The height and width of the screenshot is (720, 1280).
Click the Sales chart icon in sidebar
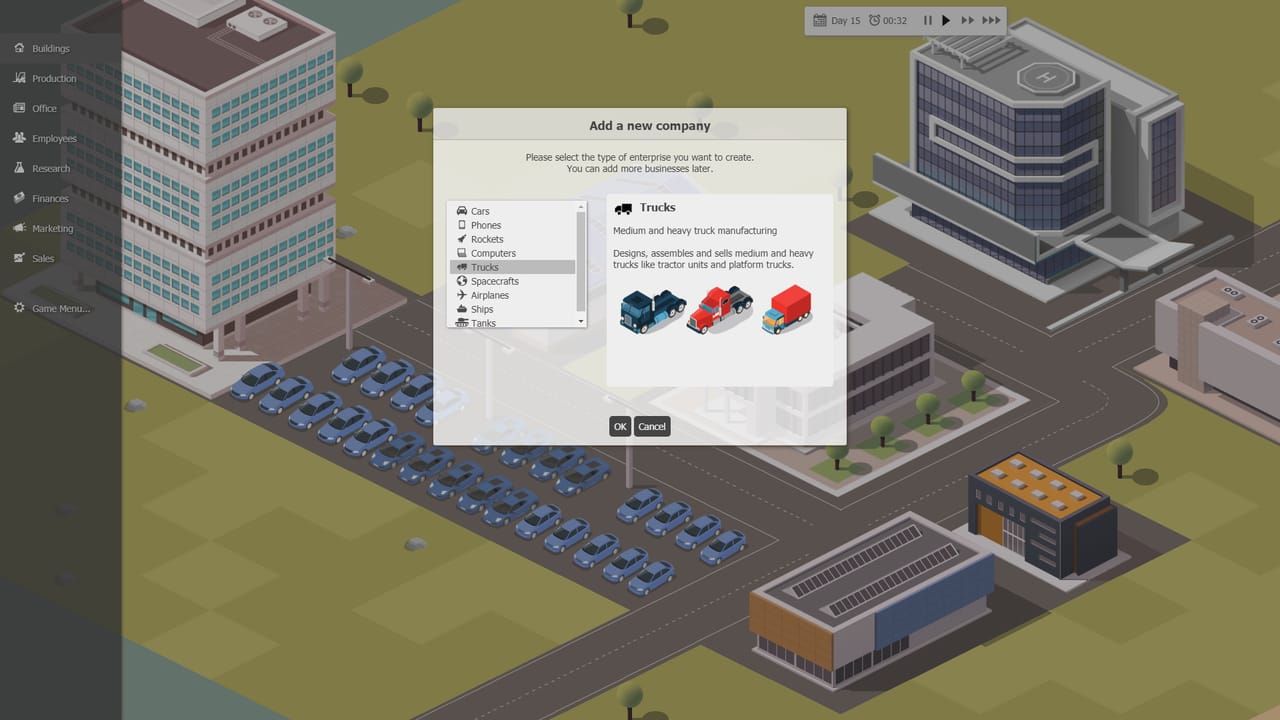tap(19, 258)
